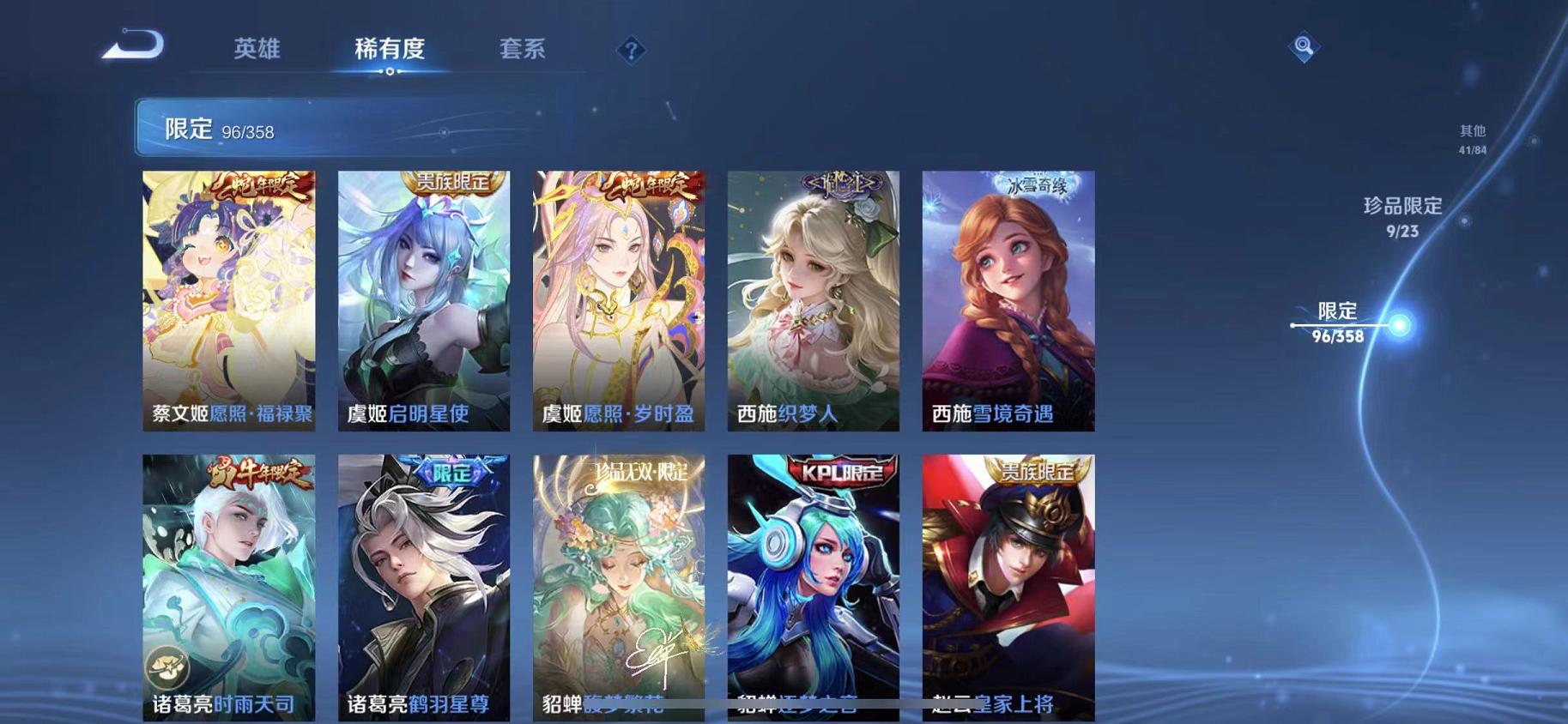The width and height of the screenshot is (1568, 724).
Task: Open the question mark help icon
Action: [632, 51]
